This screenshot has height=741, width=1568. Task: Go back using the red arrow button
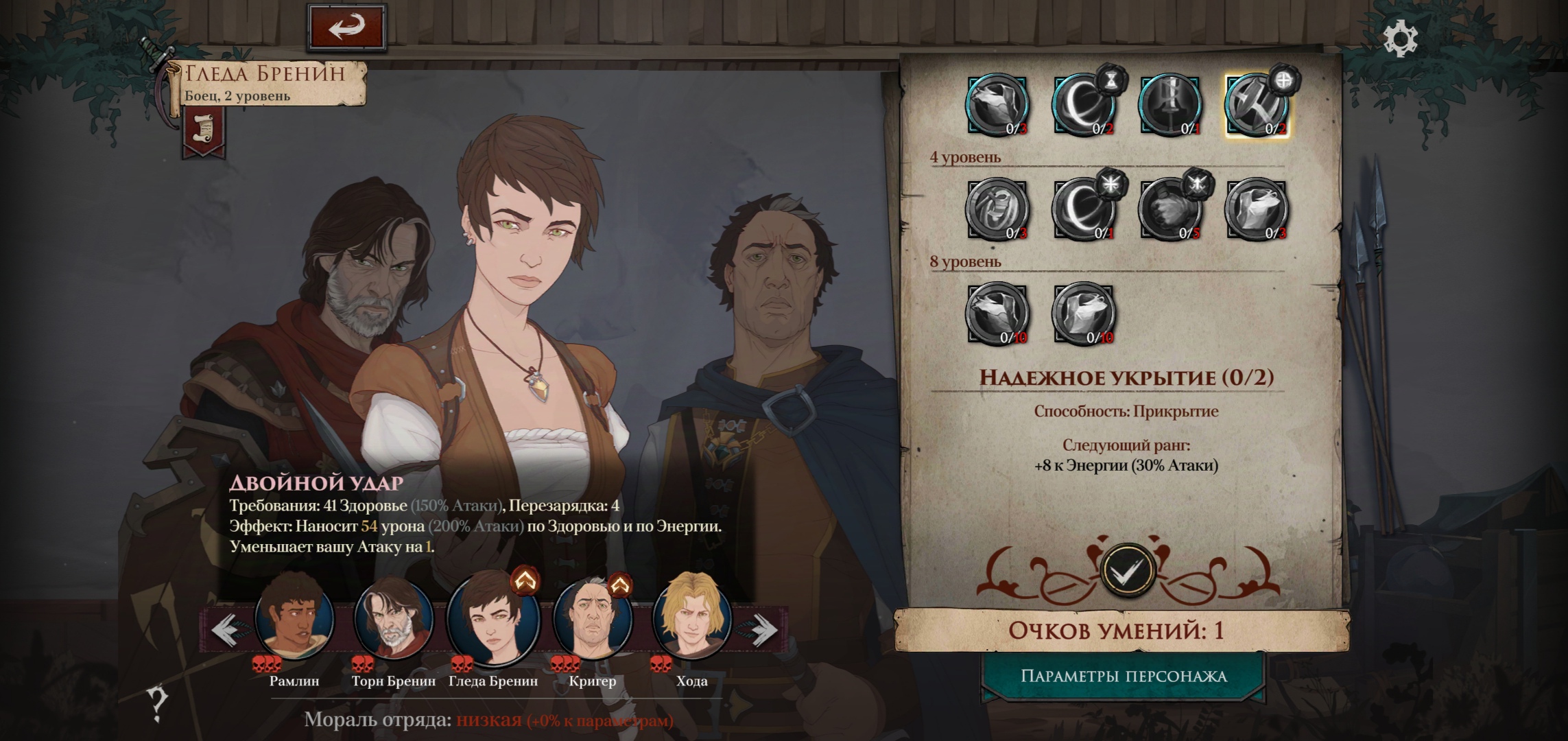(x=347, y=27)
